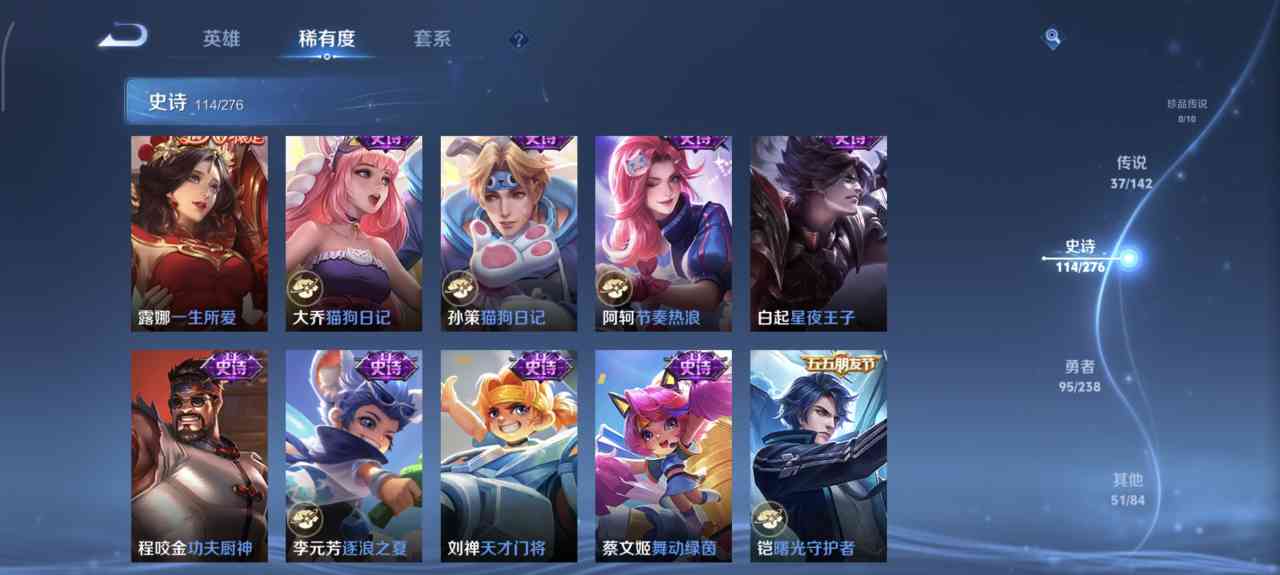Viewport: 1280px width, 575px height.
Task: Go back using the return arrow
Action: pos(123,38)
